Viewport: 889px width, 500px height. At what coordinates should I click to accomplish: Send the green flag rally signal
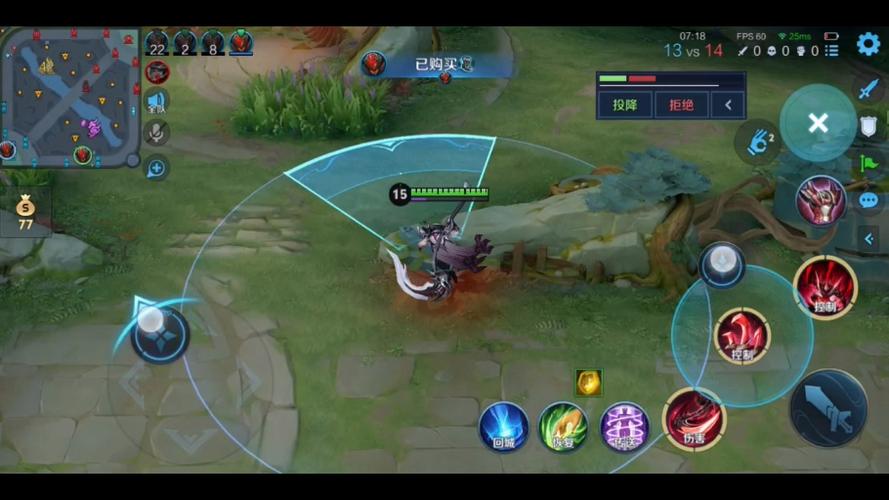pyautogui.click(x=867, y=163)
